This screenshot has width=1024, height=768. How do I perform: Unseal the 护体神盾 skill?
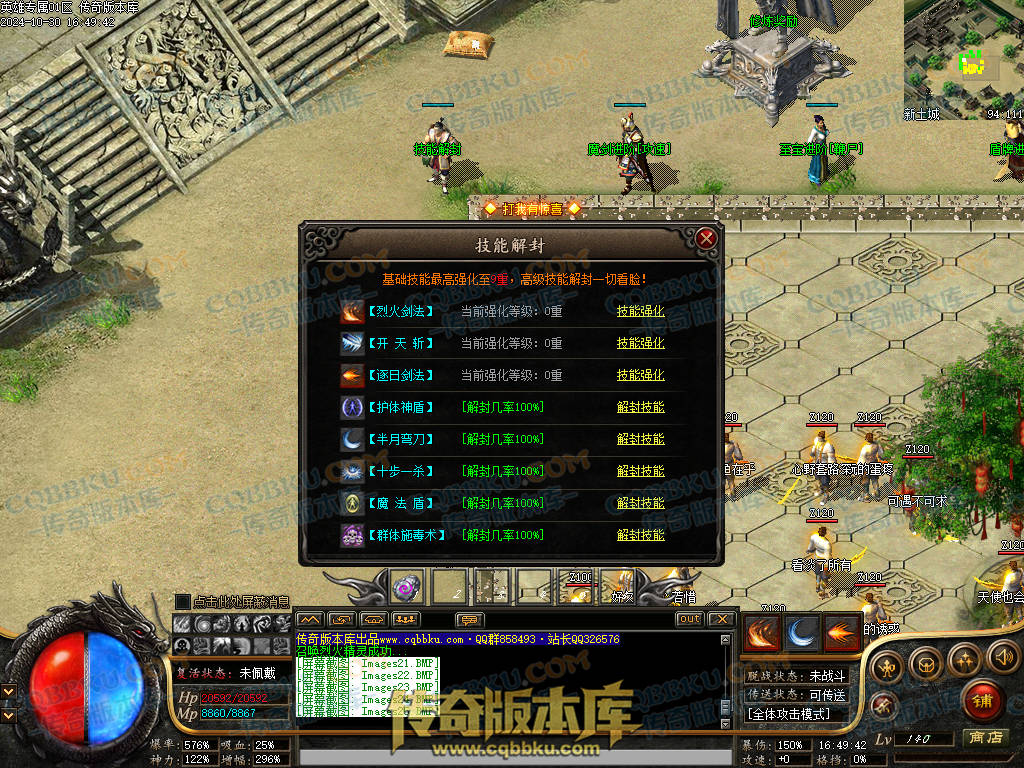pyautogui.click(x=640, y=407)
